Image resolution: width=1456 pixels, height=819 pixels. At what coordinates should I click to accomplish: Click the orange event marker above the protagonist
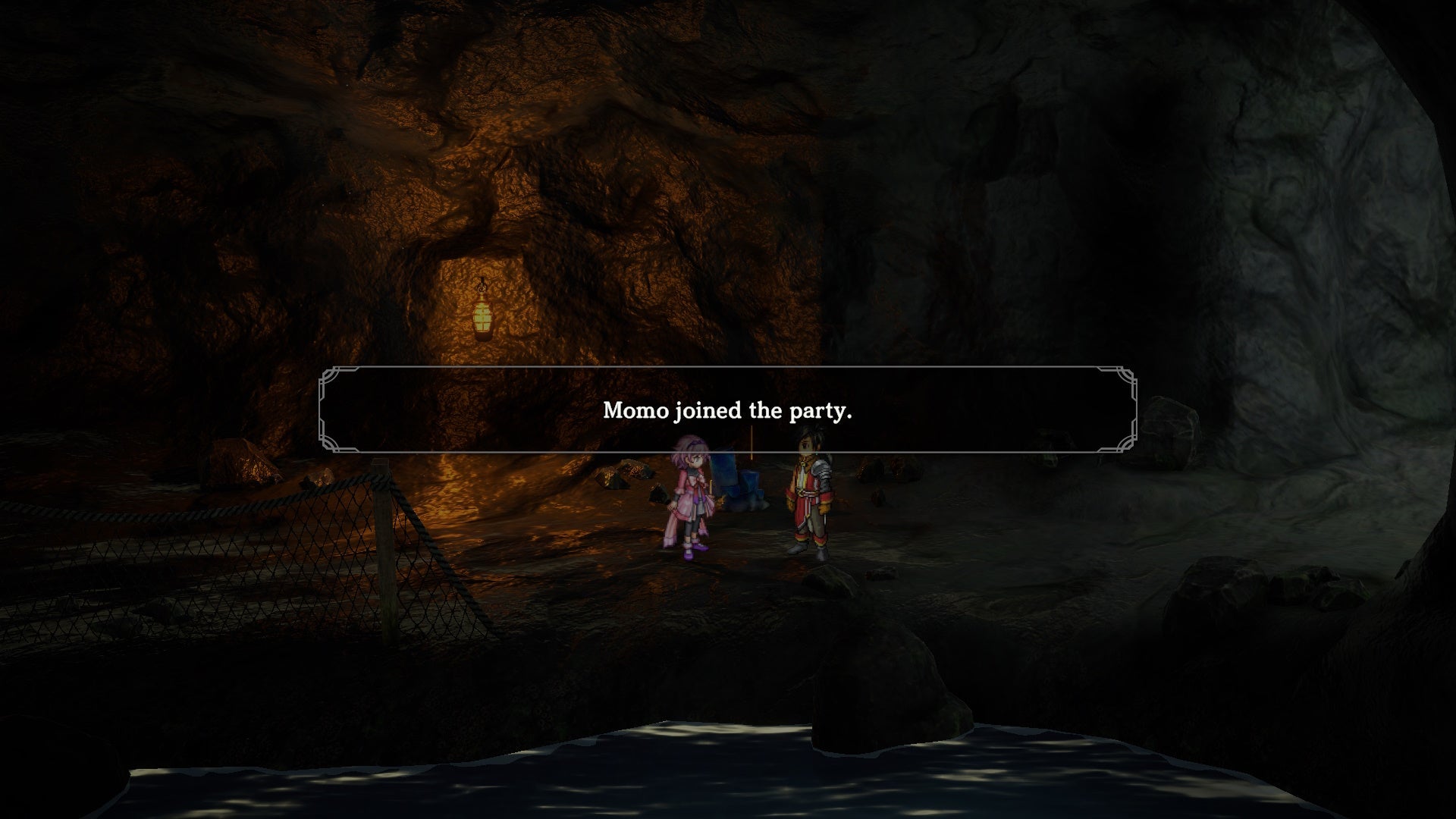pyautogui.click(x=751, y=441)
